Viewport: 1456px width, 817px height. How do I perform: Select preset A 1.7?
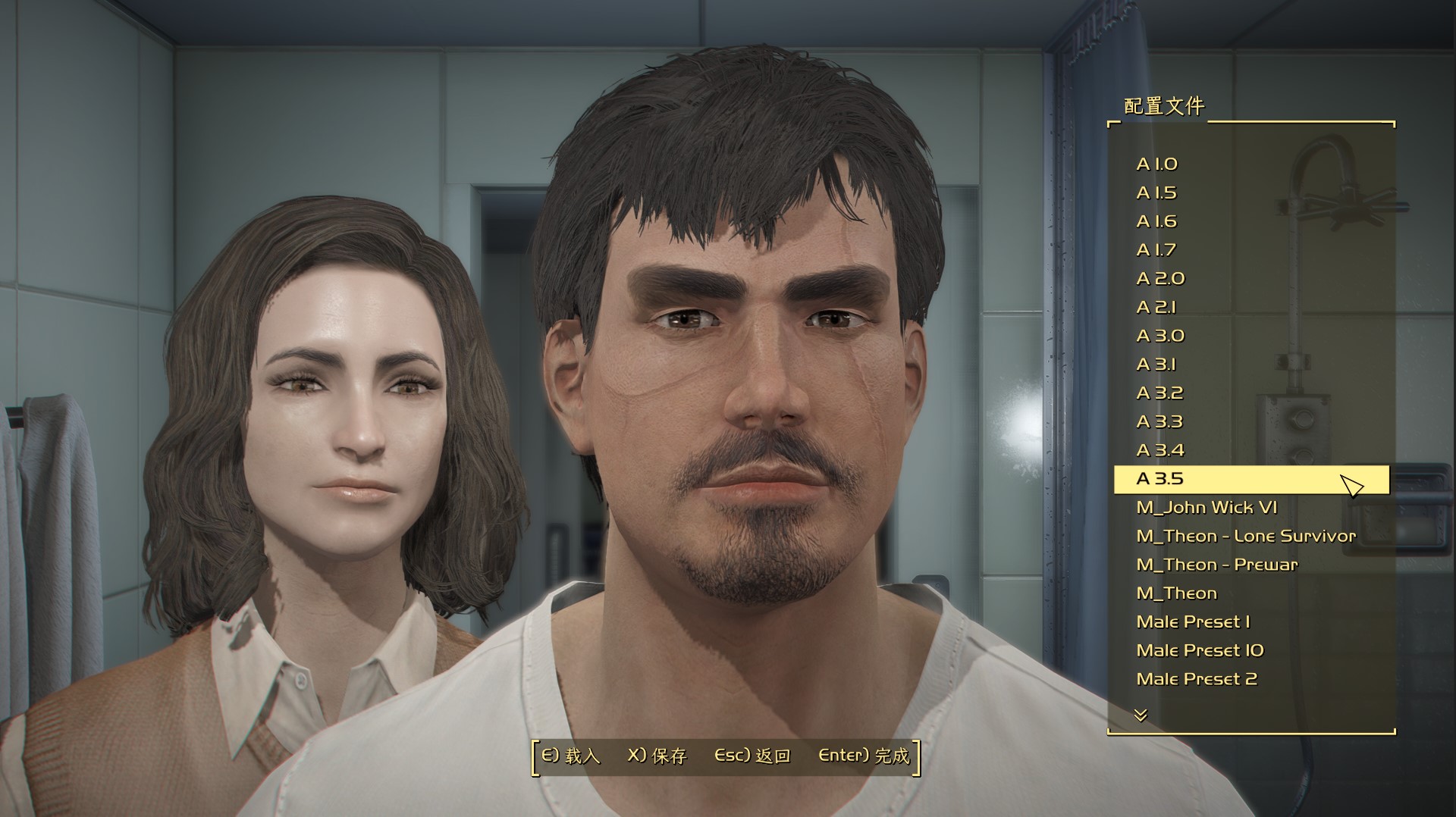pyautogui.click(x=1156, y=250)
